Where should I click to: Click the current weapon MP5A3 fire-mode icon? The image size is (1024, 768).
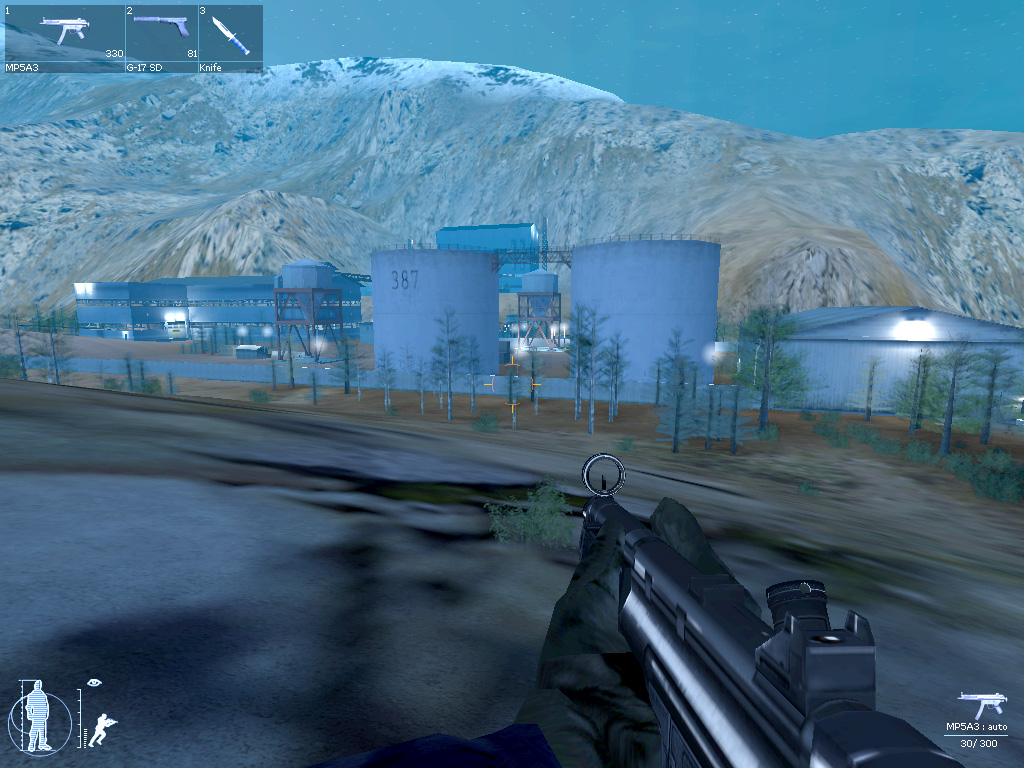(x=981, y=705)
